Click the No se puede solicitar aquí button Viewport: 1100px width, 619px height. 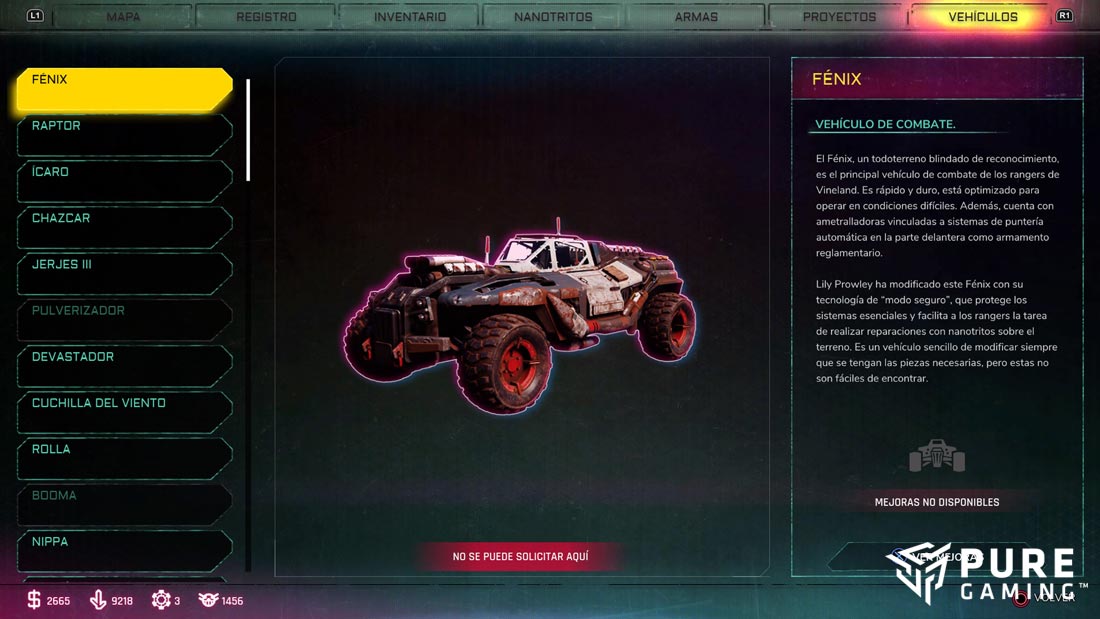coord(520,556)
